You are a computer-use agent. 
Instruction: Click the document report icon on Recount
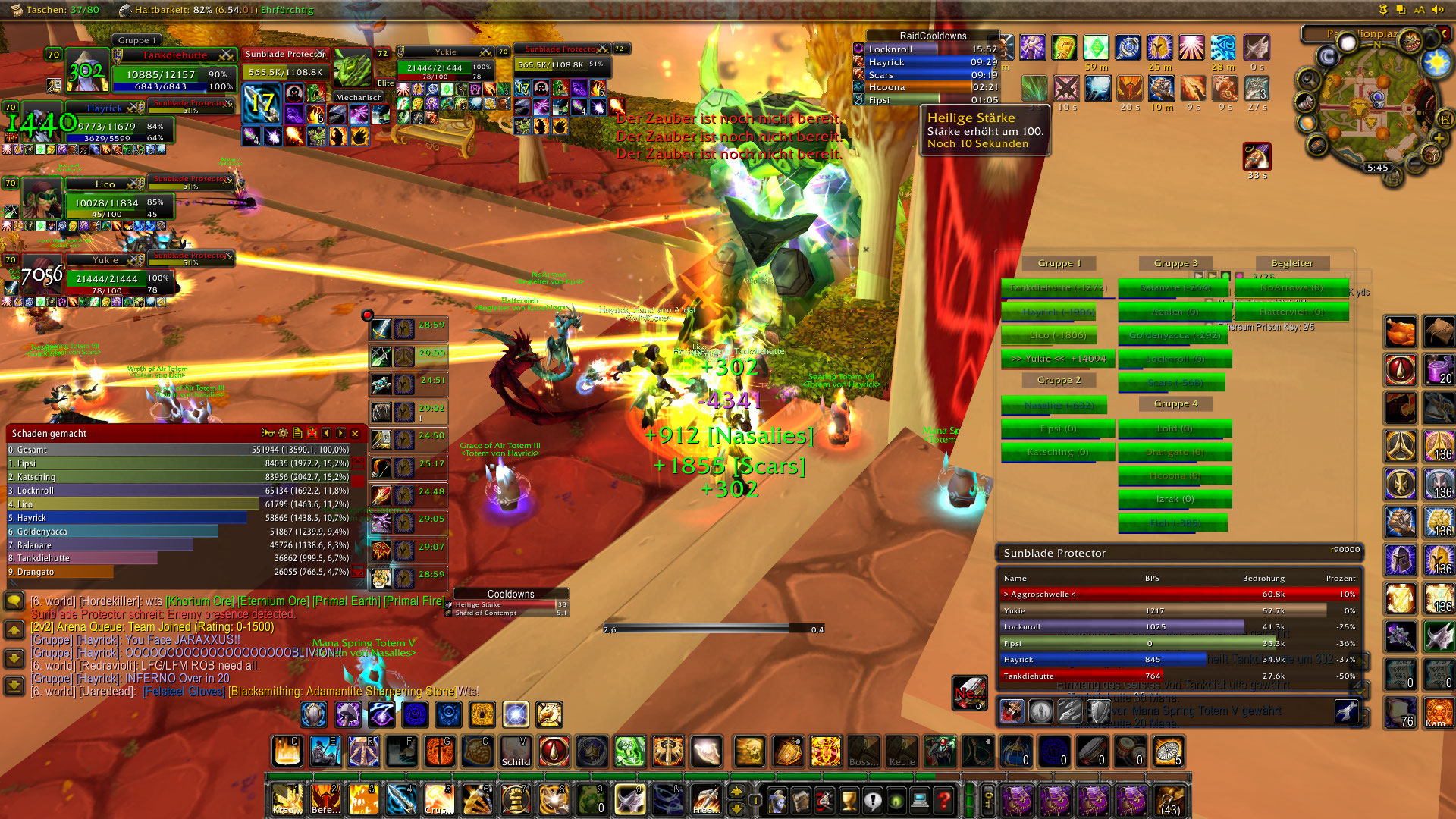(x=297, y=434)
